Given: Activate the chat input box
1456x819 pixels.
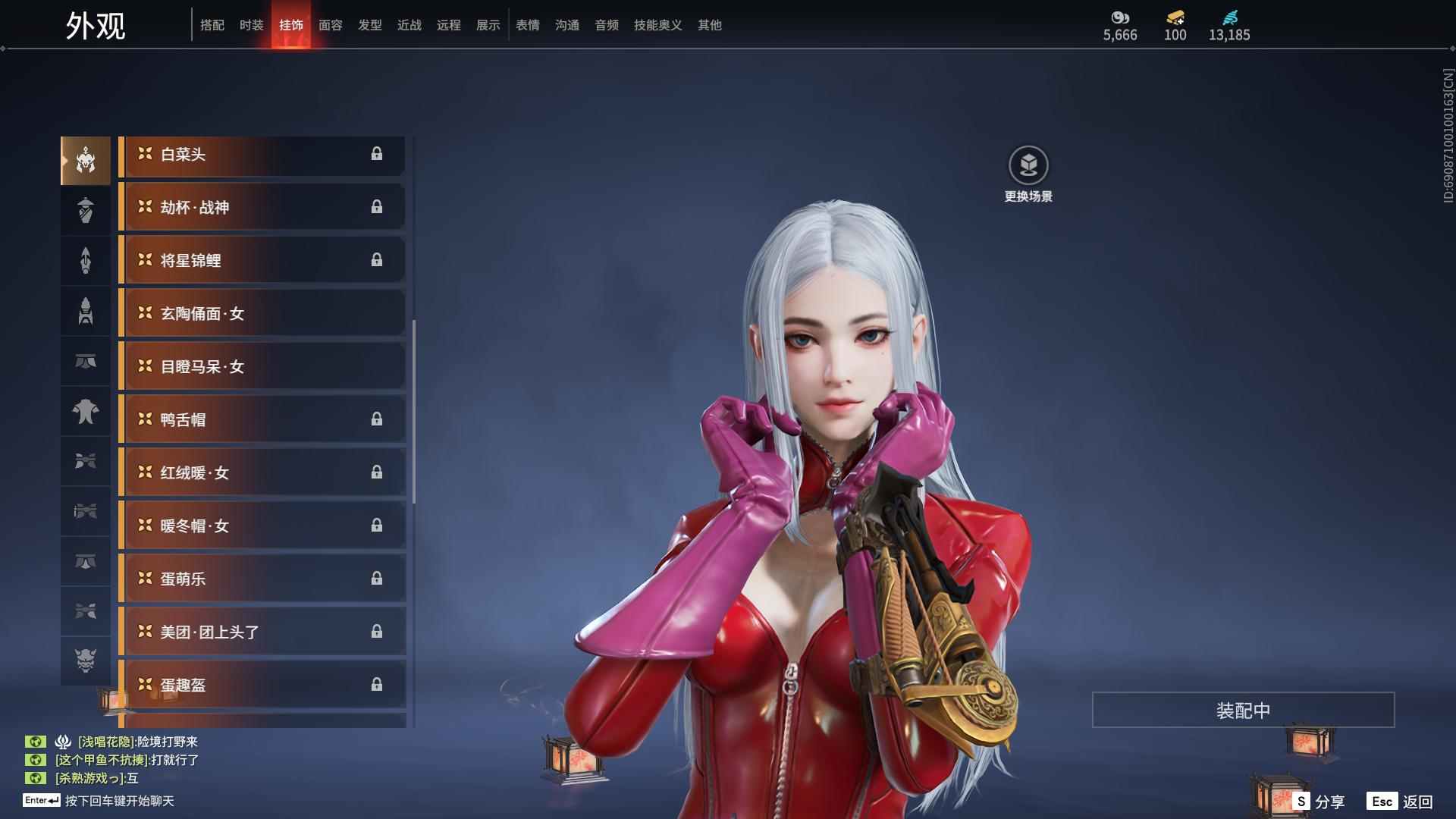Looking at the screenshot, I should (x=119, y=801).
